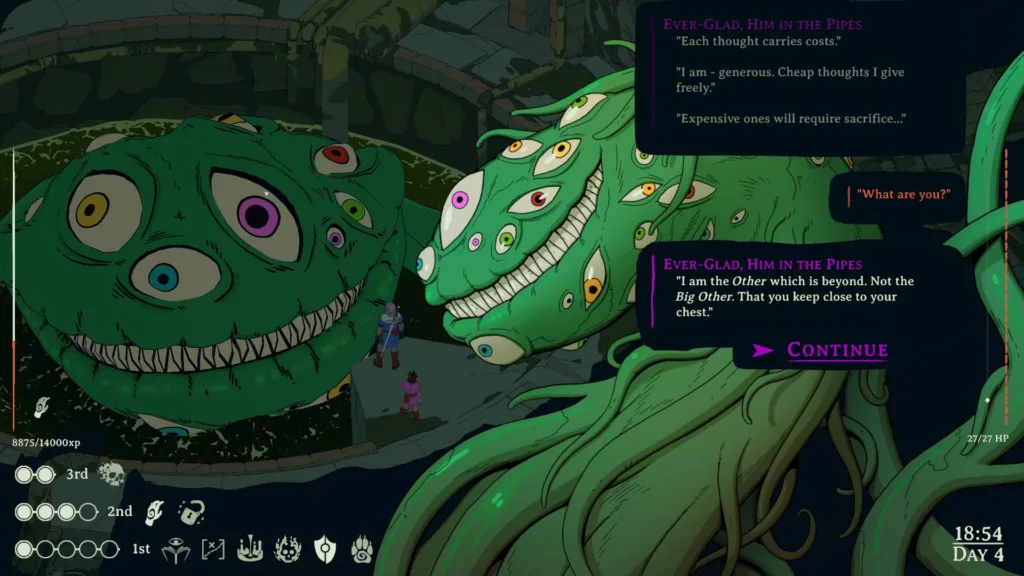Select the 2nd-level swirling hand spell
This screenshot has height=576, width=1024.
point(154,512)
